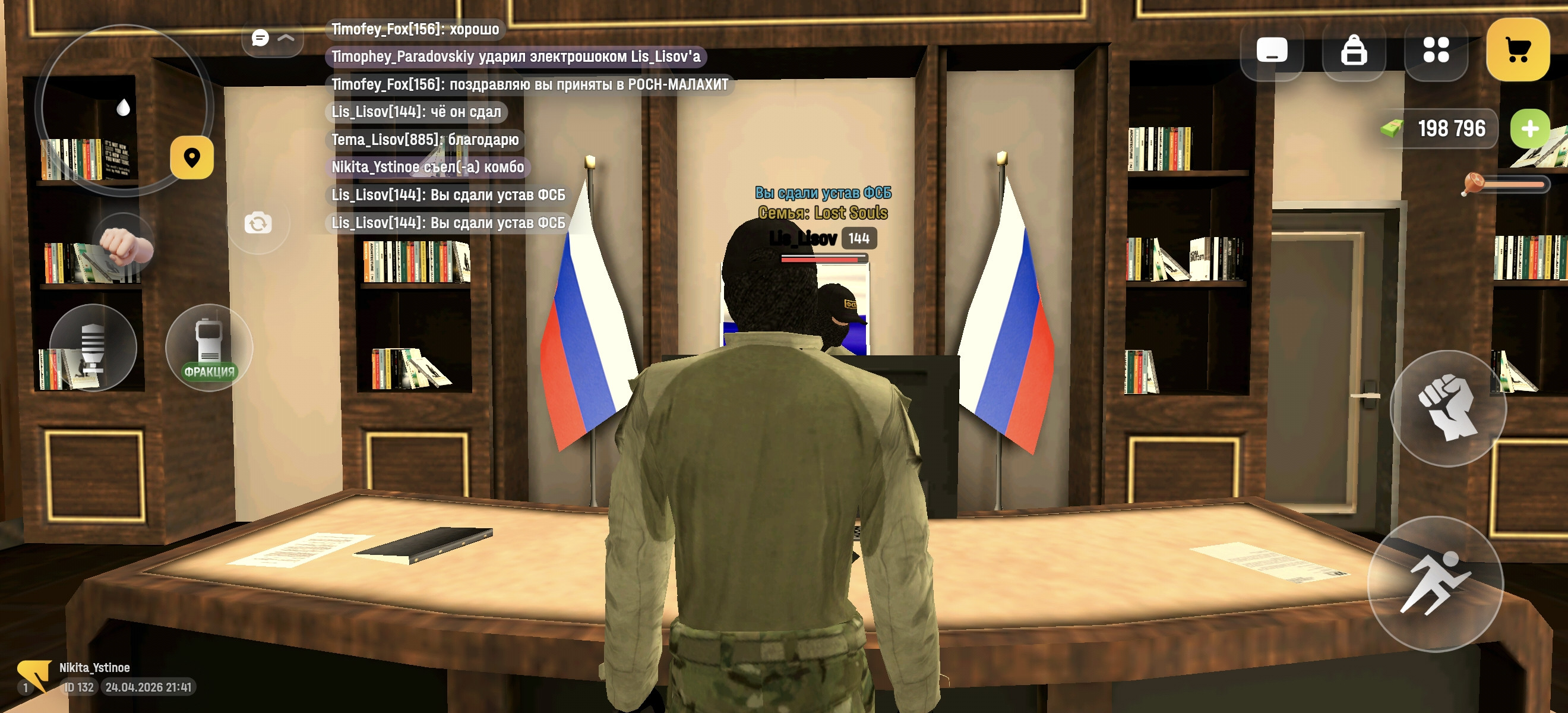Tap the yellow GPS location pin

192,157
